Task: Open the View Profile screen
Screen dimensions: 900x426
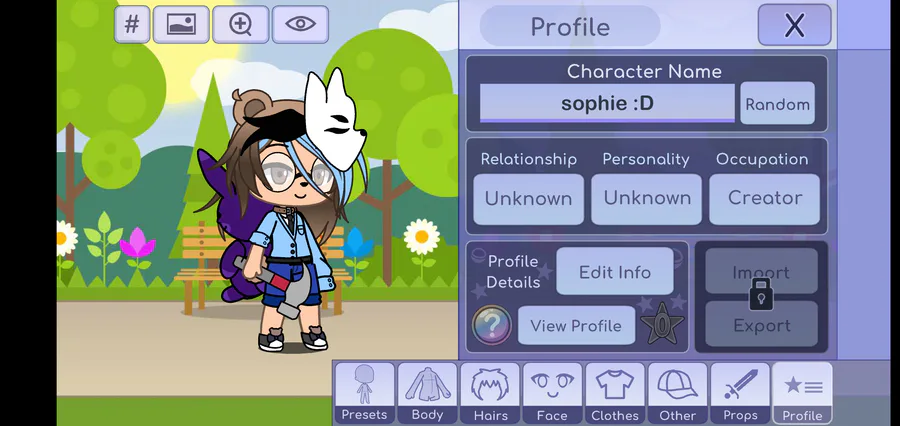Action: [576, 325]
